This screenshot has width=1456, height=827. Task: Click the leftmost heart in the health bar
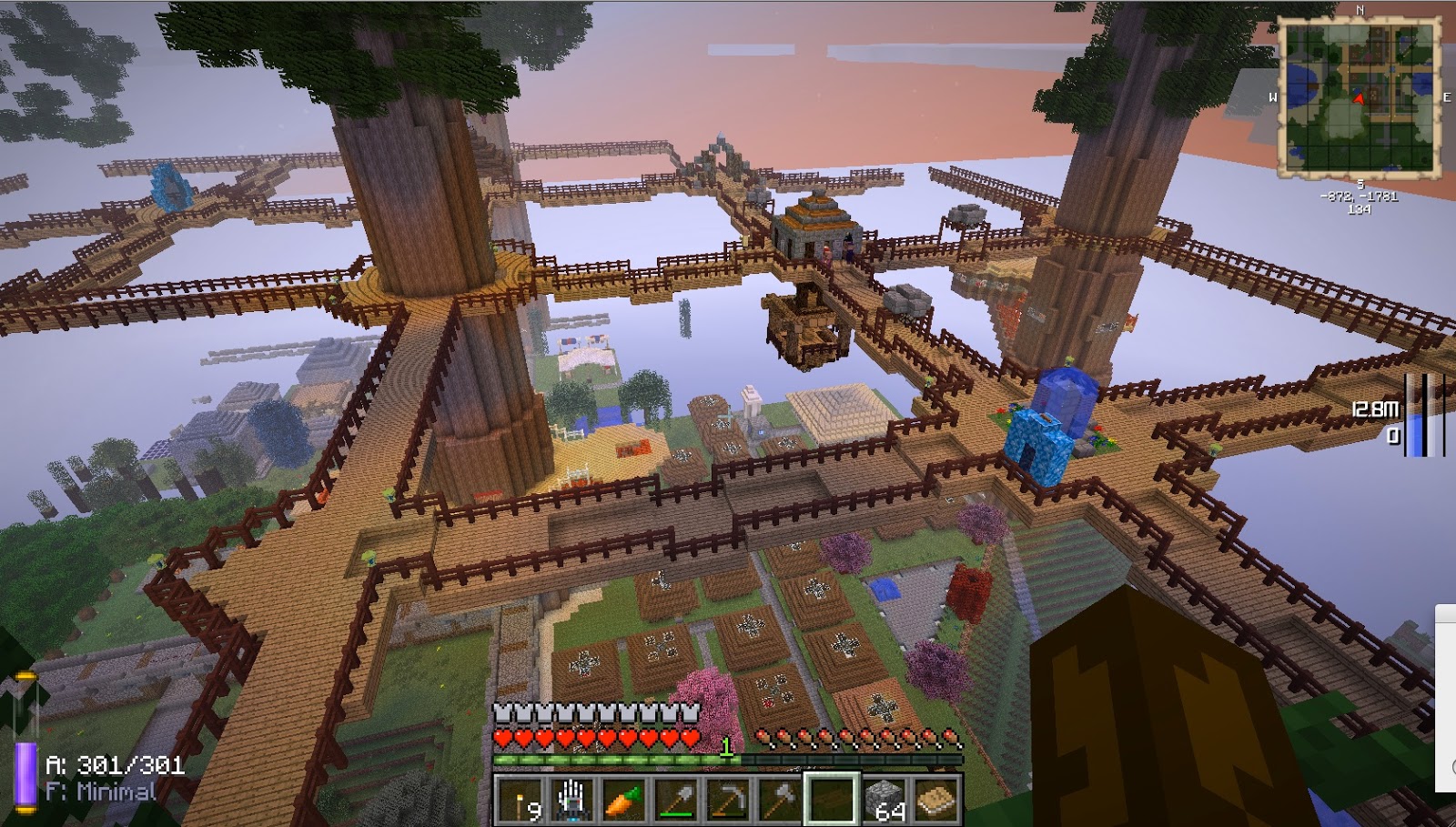pyautogui.click(x=500, y=735)
